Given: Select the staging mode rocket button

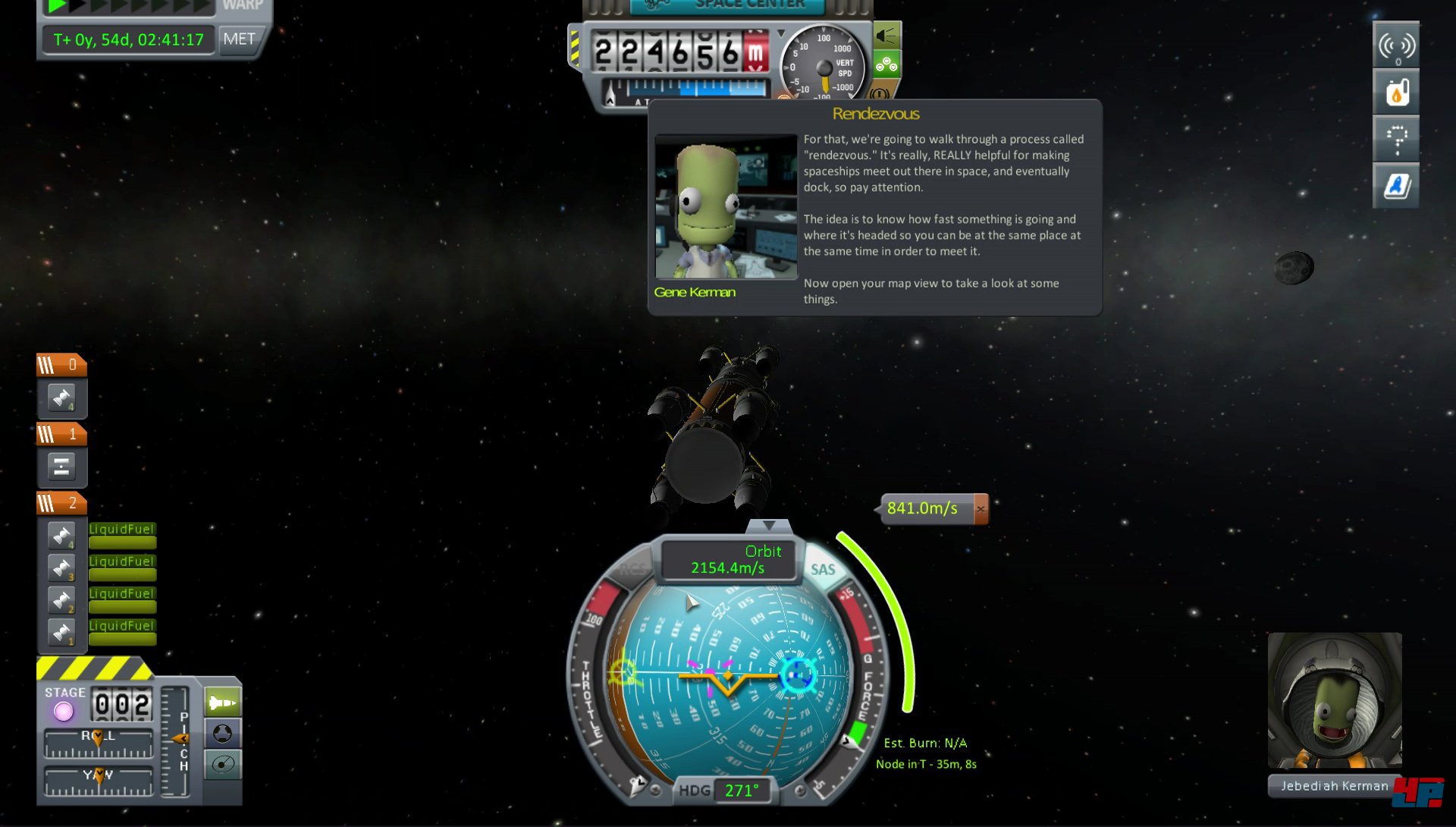Looking at the screenshot, I should tap(222, 703).
